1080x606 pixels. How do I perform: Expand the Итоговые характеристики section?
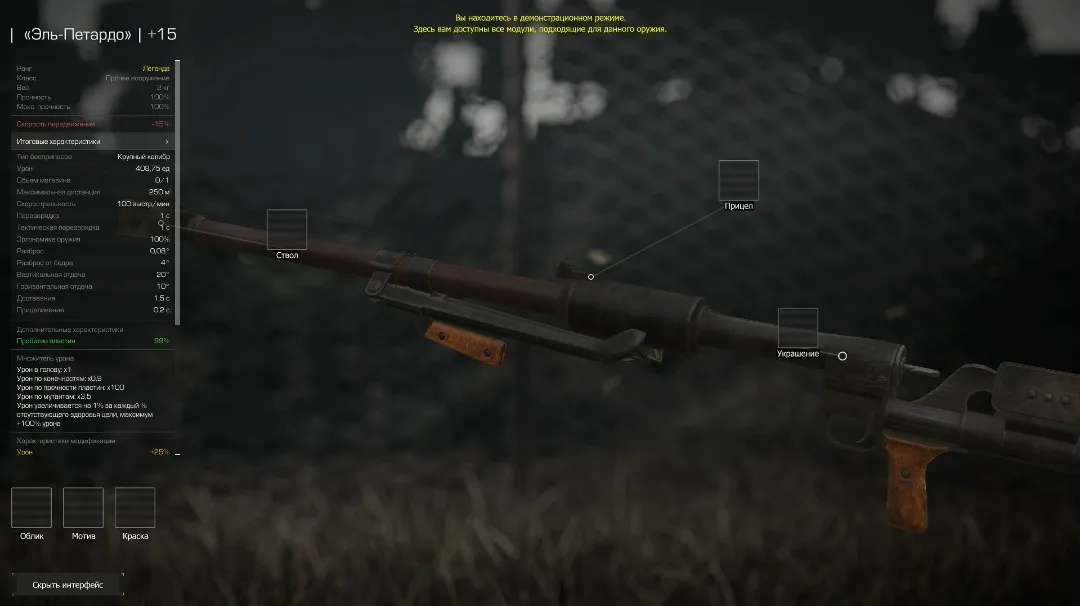coord(93,142)
